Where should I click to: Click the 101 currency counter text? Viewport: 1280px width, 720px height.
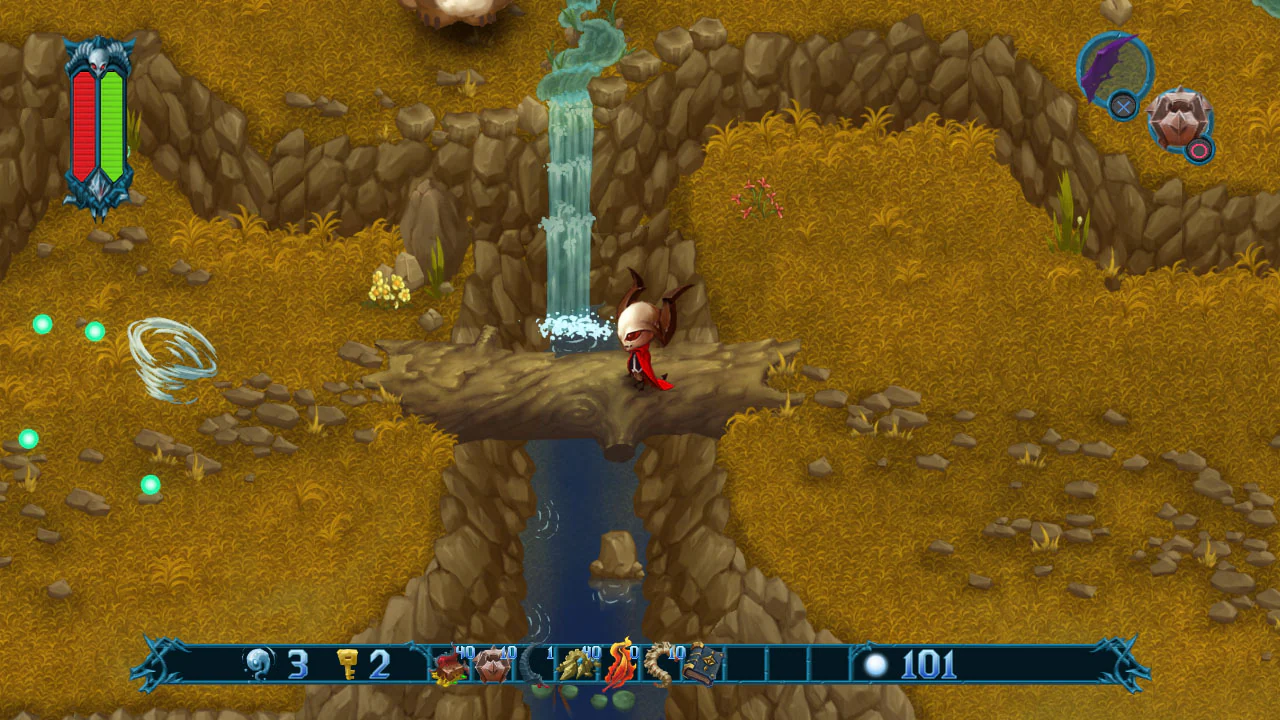coord(927,662)
